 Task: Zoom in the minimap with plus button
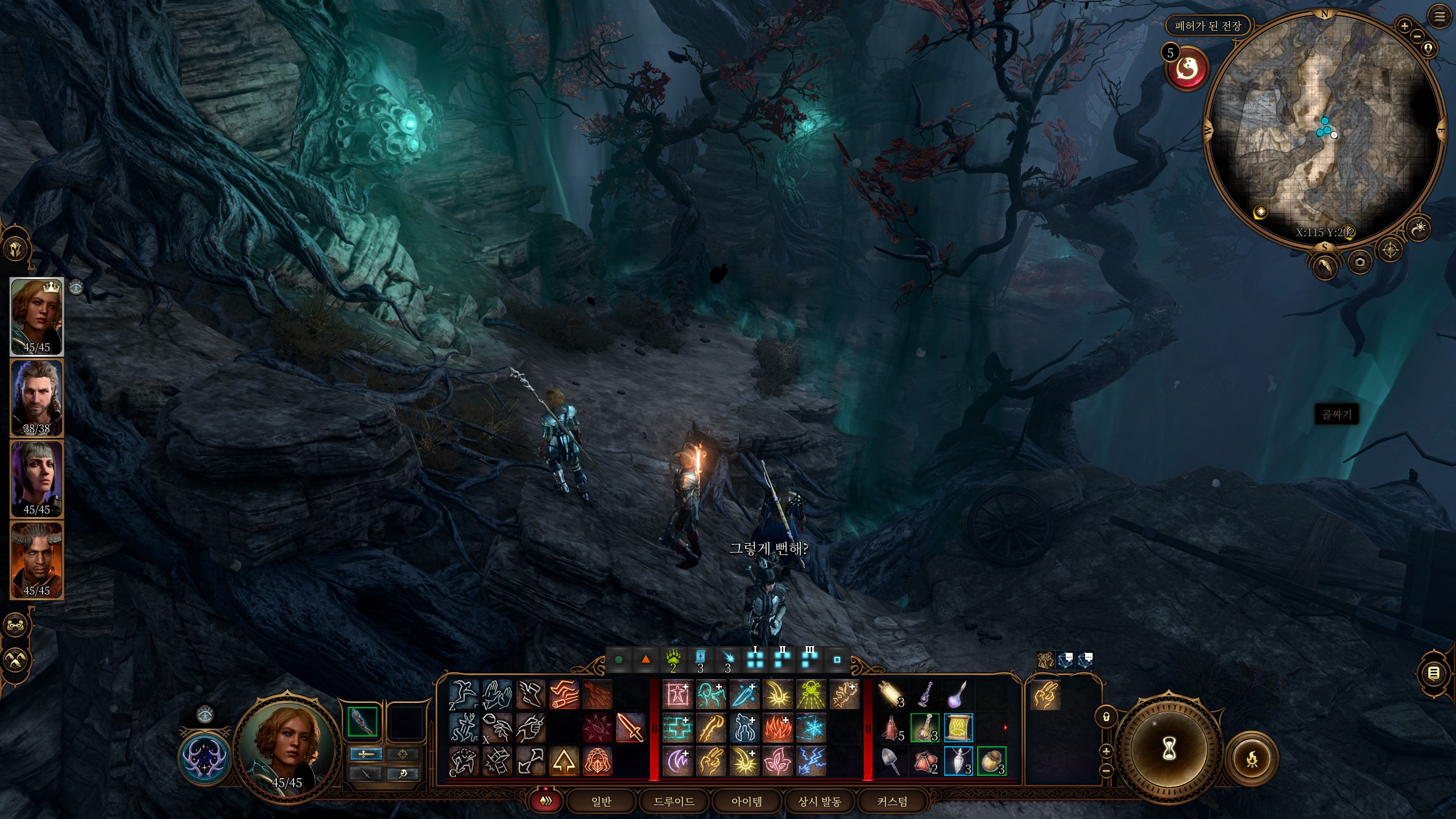click(x=1404, y=26)
